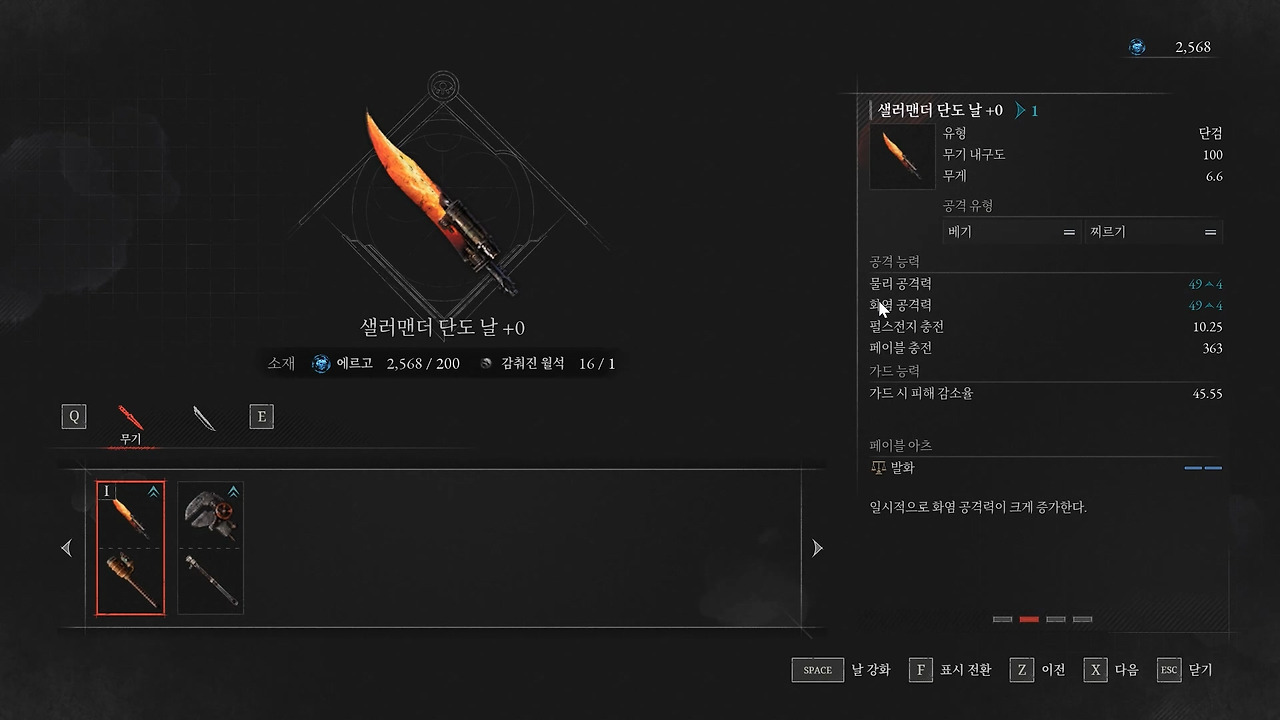Click the 발화 Fable Arts icon
The image size is (1280, 720).
(878, 467)
